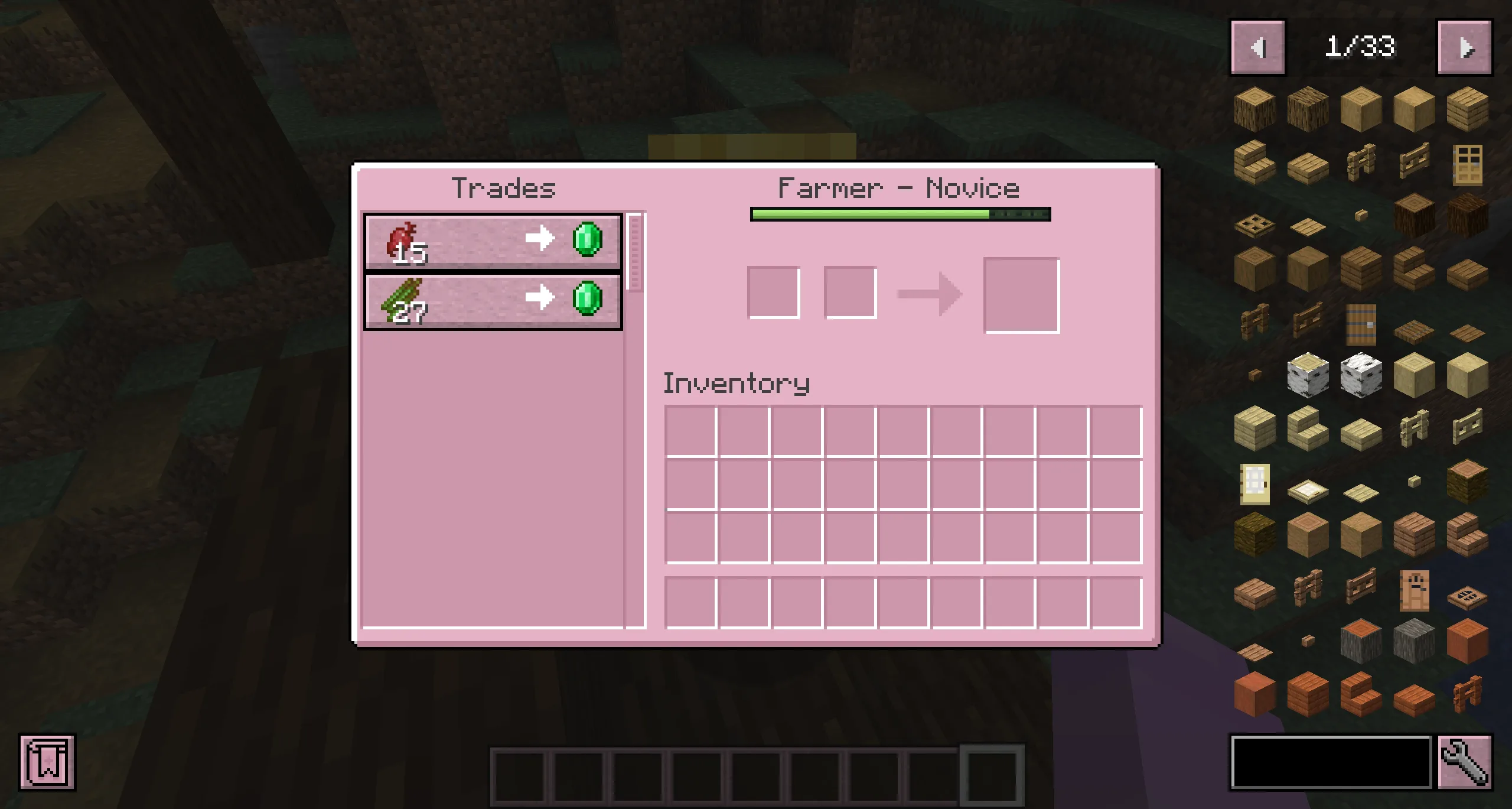Go to the next item list page
The width and height of the screenshot is (1512, 809).
click(1464, 47)
